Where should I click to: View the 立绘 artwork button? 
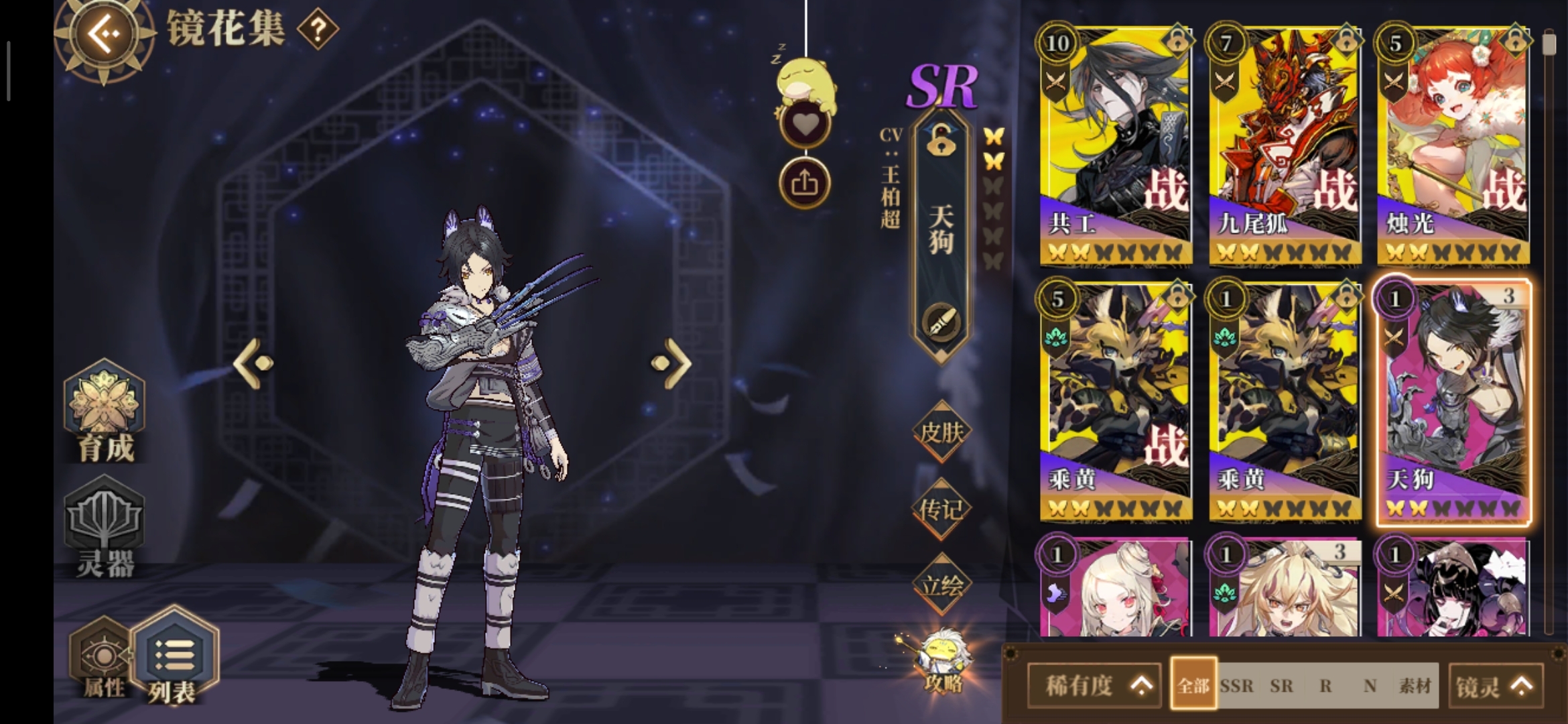pyautogui.click(x=941, y=586)
